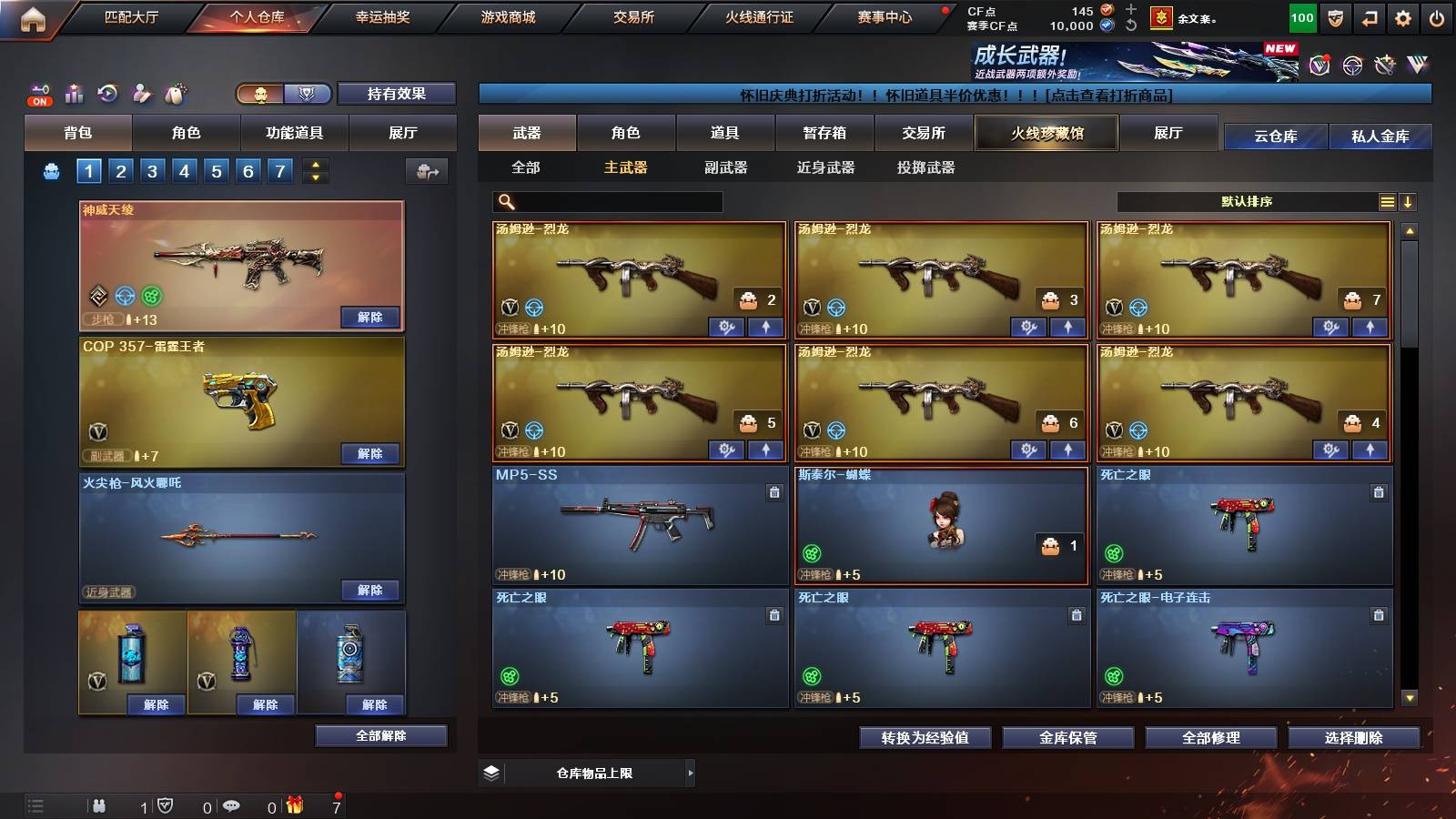Click the up arrow stepper above backpack numbers
Viewport: 1456px width, 819px height.
[x=316, y=165]
